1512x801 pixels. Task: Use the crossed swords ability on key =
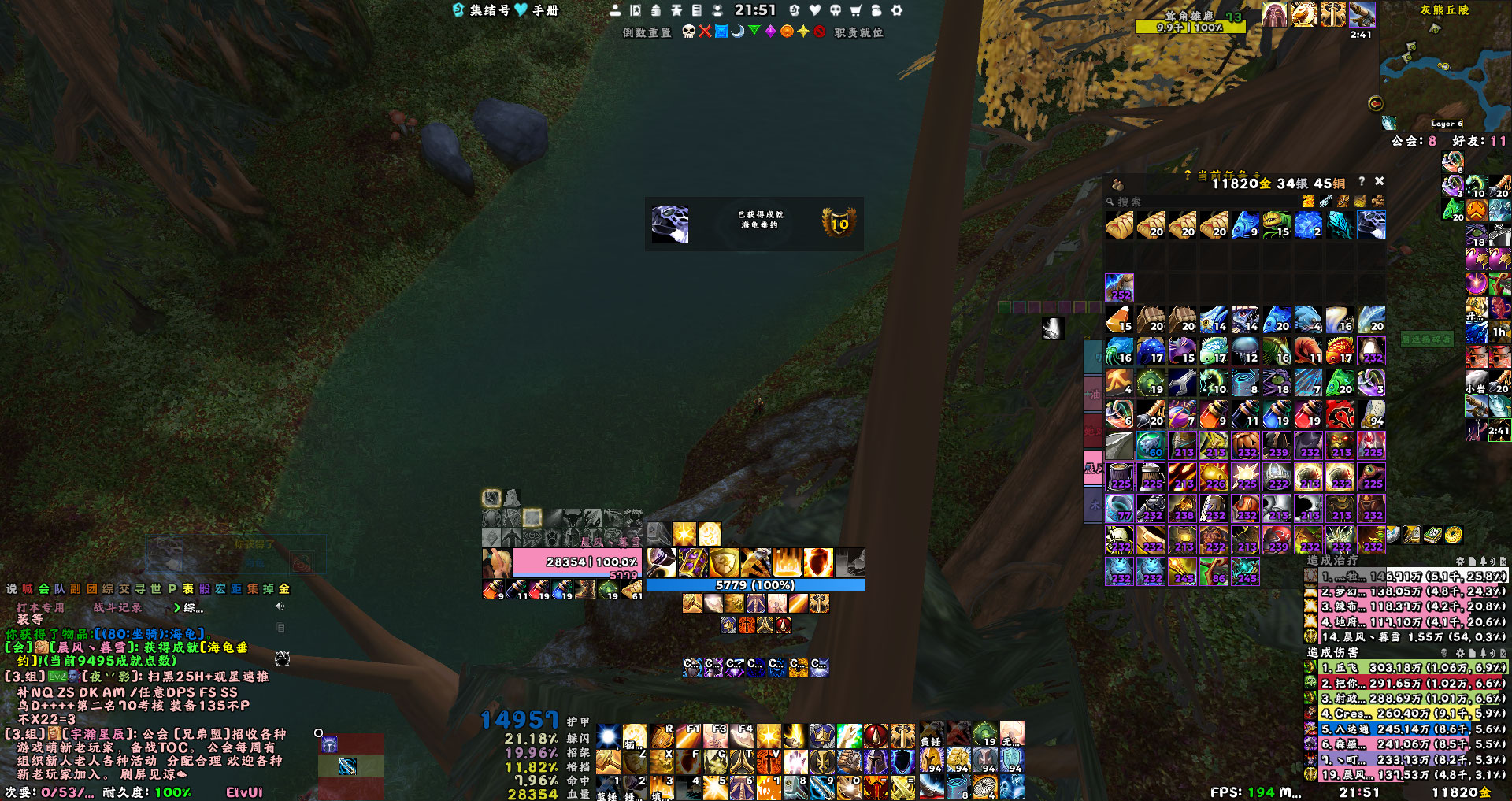click(902, 786)
